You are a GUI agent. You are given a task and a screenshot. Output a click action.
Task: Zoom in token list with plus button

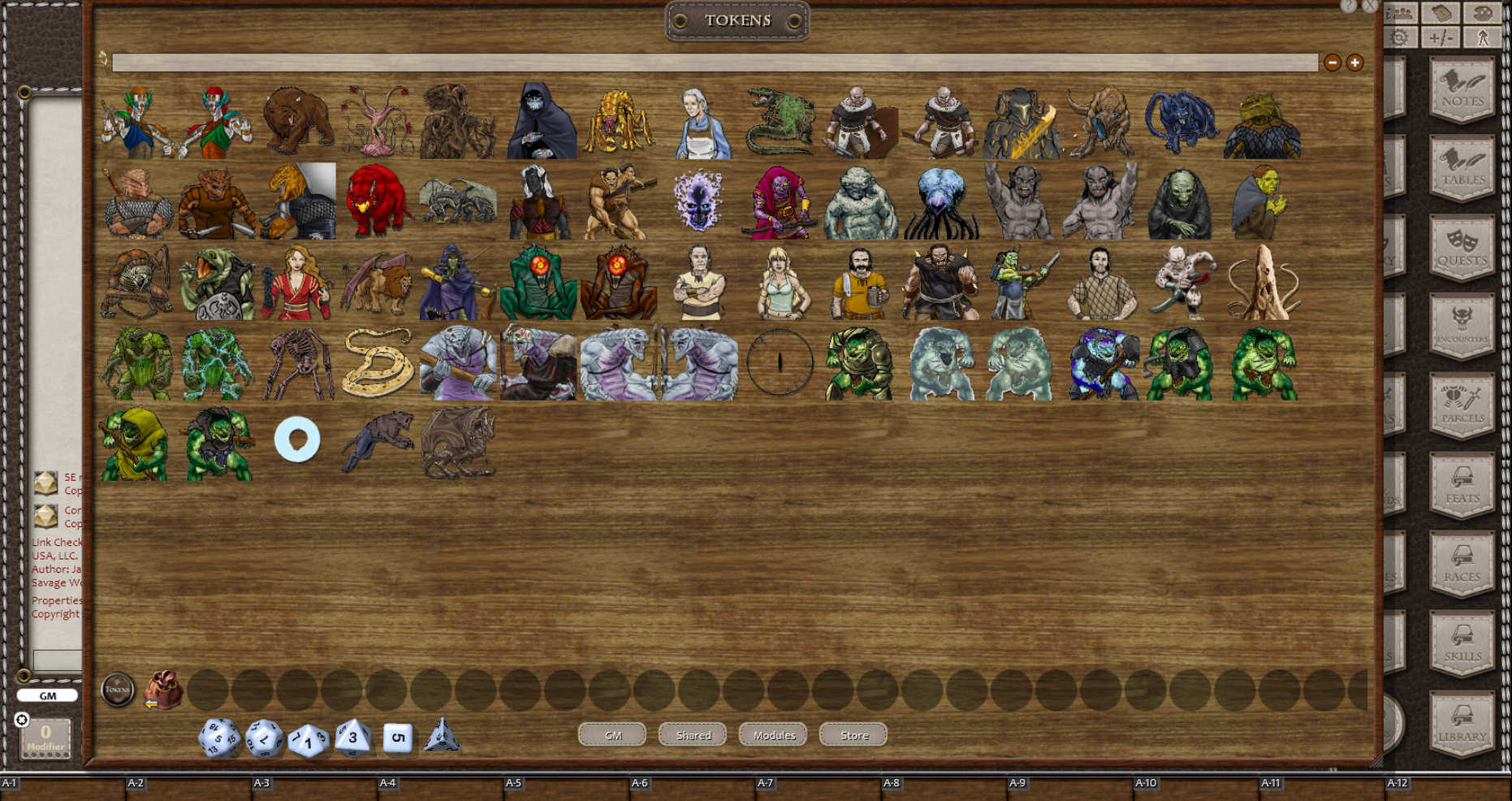[x=1354, y=63]
